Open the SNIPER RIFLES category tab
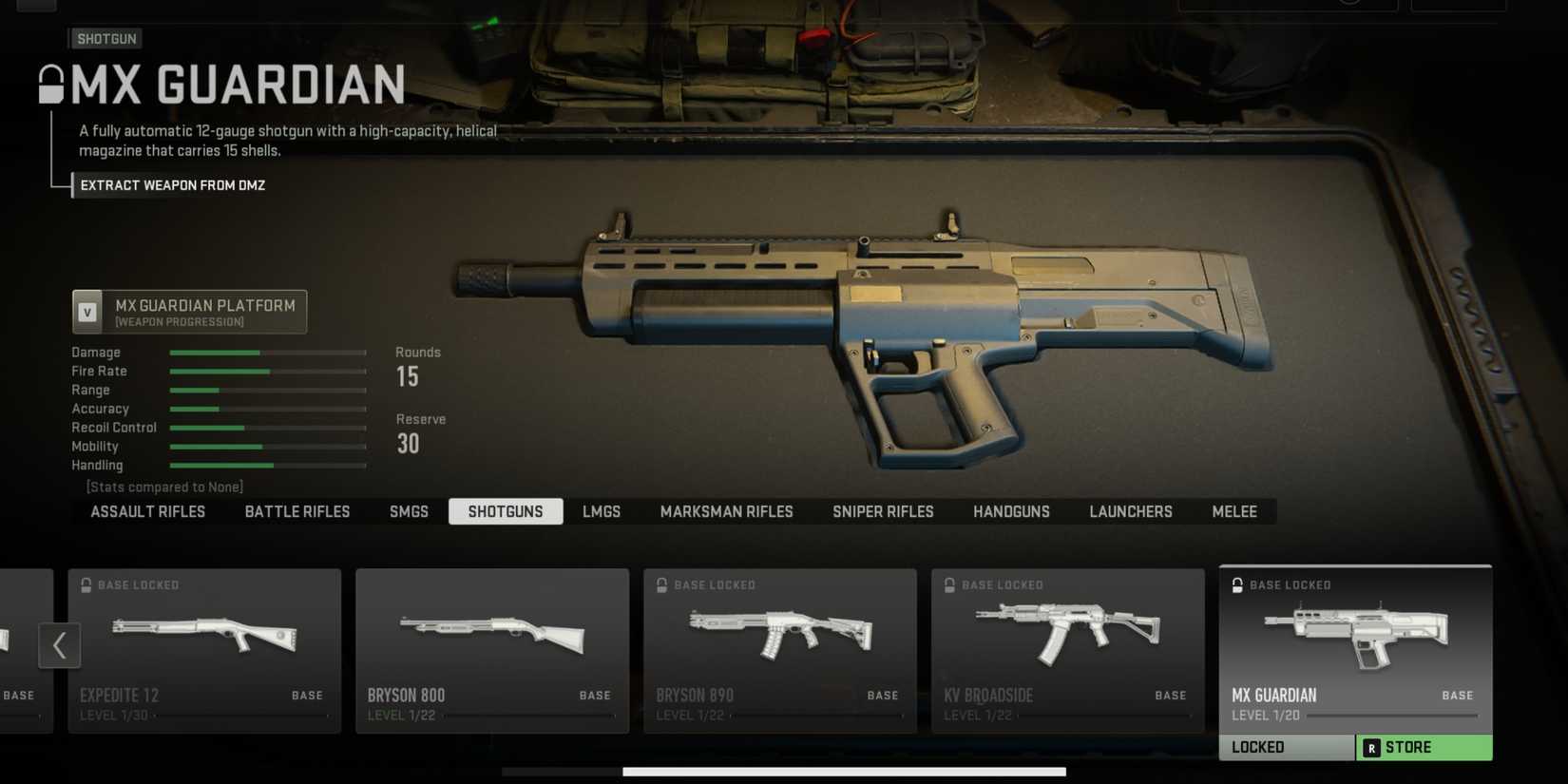The image size is (1568, 784). coord(883,511)
